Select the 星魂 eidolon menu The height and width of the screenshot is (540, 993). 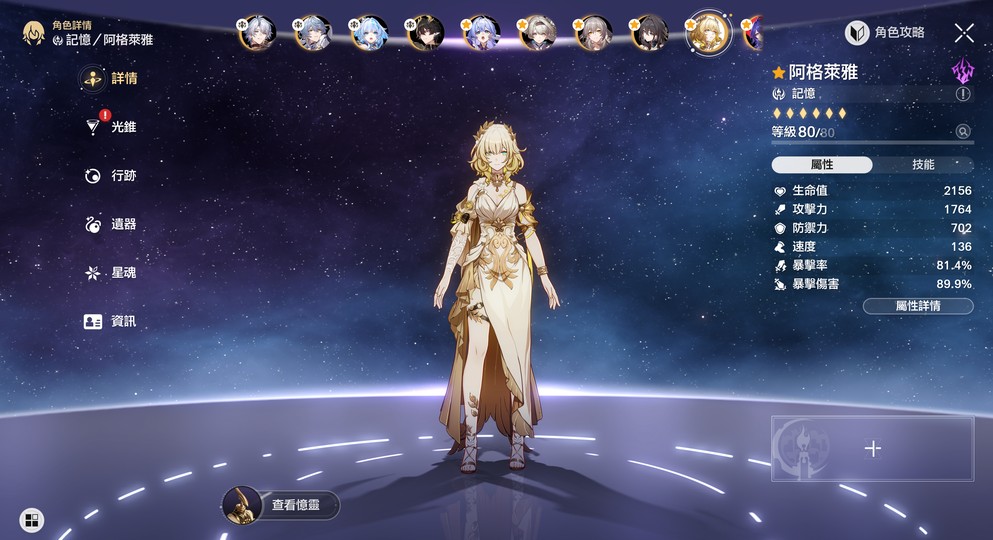click(110, 273)
